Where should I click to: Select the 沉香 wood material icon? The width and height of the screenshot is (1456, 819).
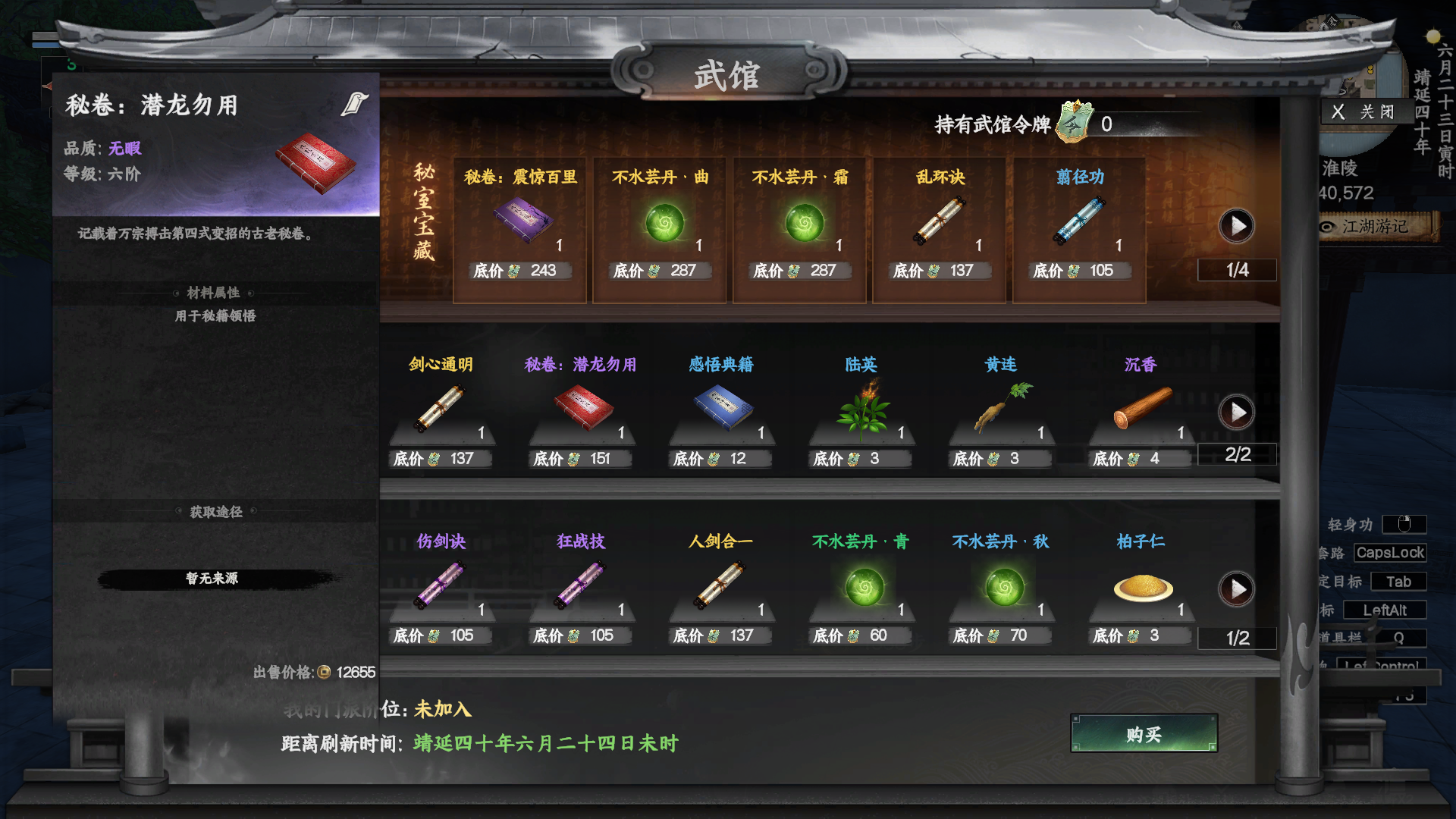pyautogui.click(x=1137, y=409)
